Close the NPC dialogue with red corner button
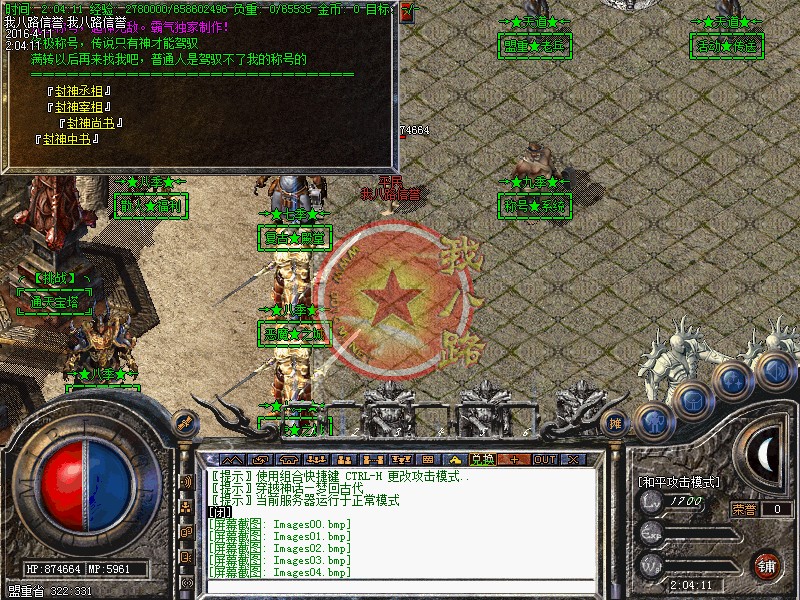Screen dimensions: 800x600 click(406, 13)
